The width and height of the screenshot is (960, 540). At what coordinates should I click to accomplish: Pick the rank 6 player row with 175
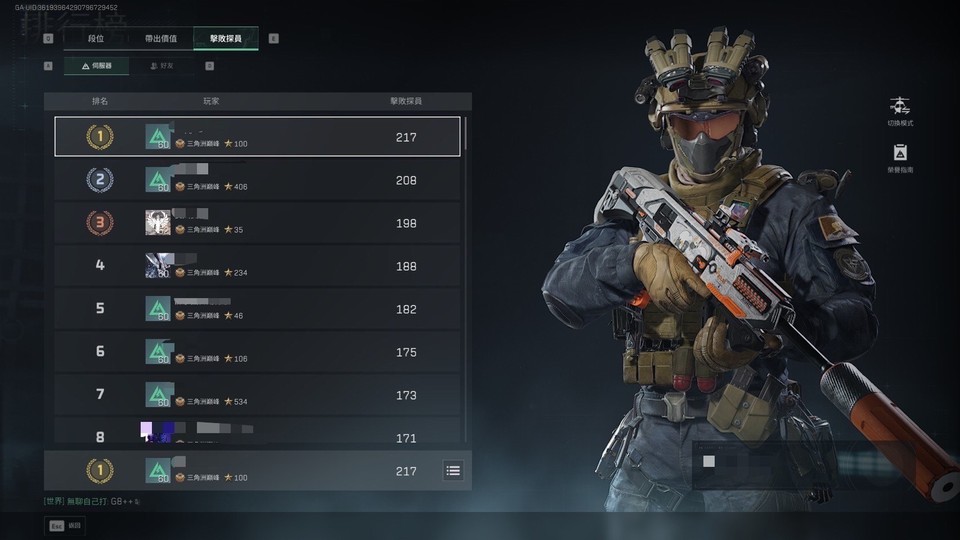pyautogui.click(x=257, y=352)
